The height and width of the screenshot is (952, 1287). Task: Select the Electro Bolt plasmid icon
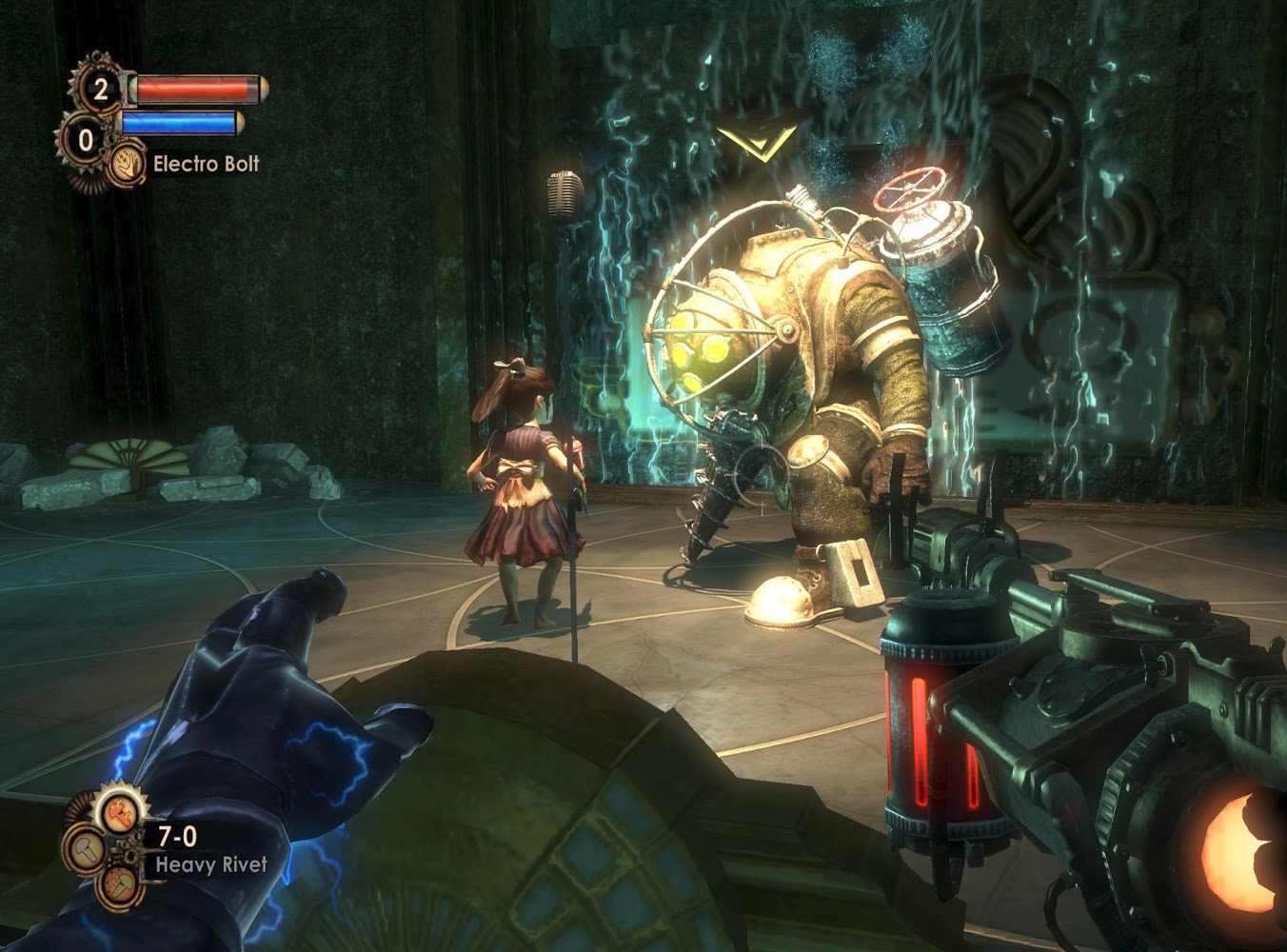tap(127, 164)
